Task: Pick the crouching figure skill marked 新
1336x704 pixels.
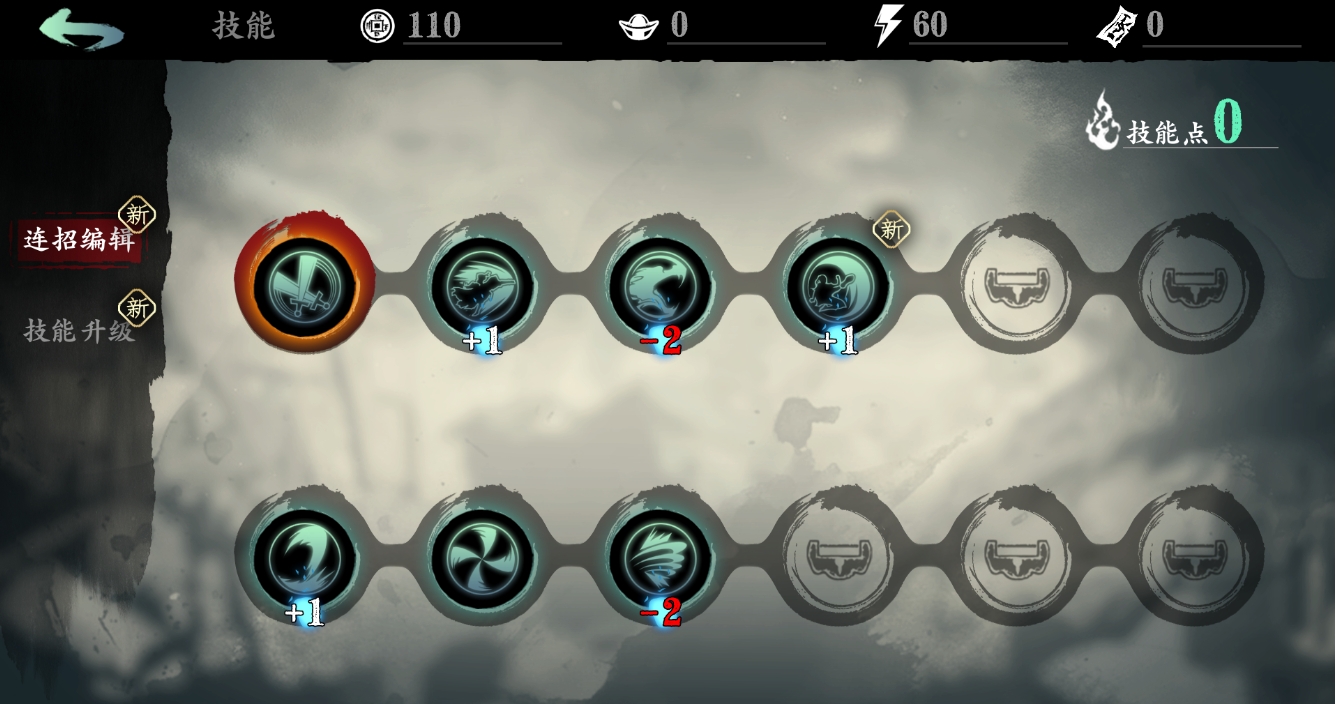Action: (838, 285)
